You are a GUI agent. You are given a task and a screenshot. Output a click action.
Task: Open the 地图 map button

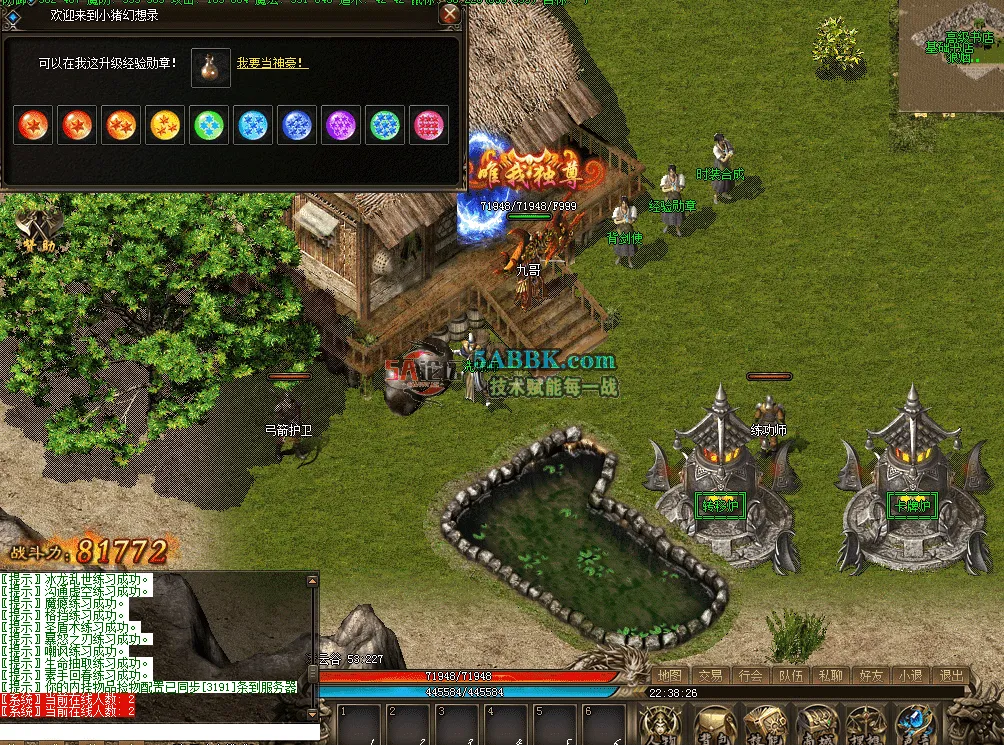click(x=669, y=675)
